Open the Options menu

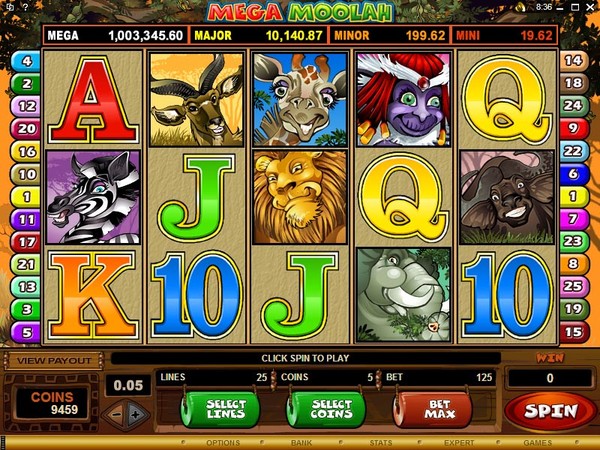click(222, 441)
